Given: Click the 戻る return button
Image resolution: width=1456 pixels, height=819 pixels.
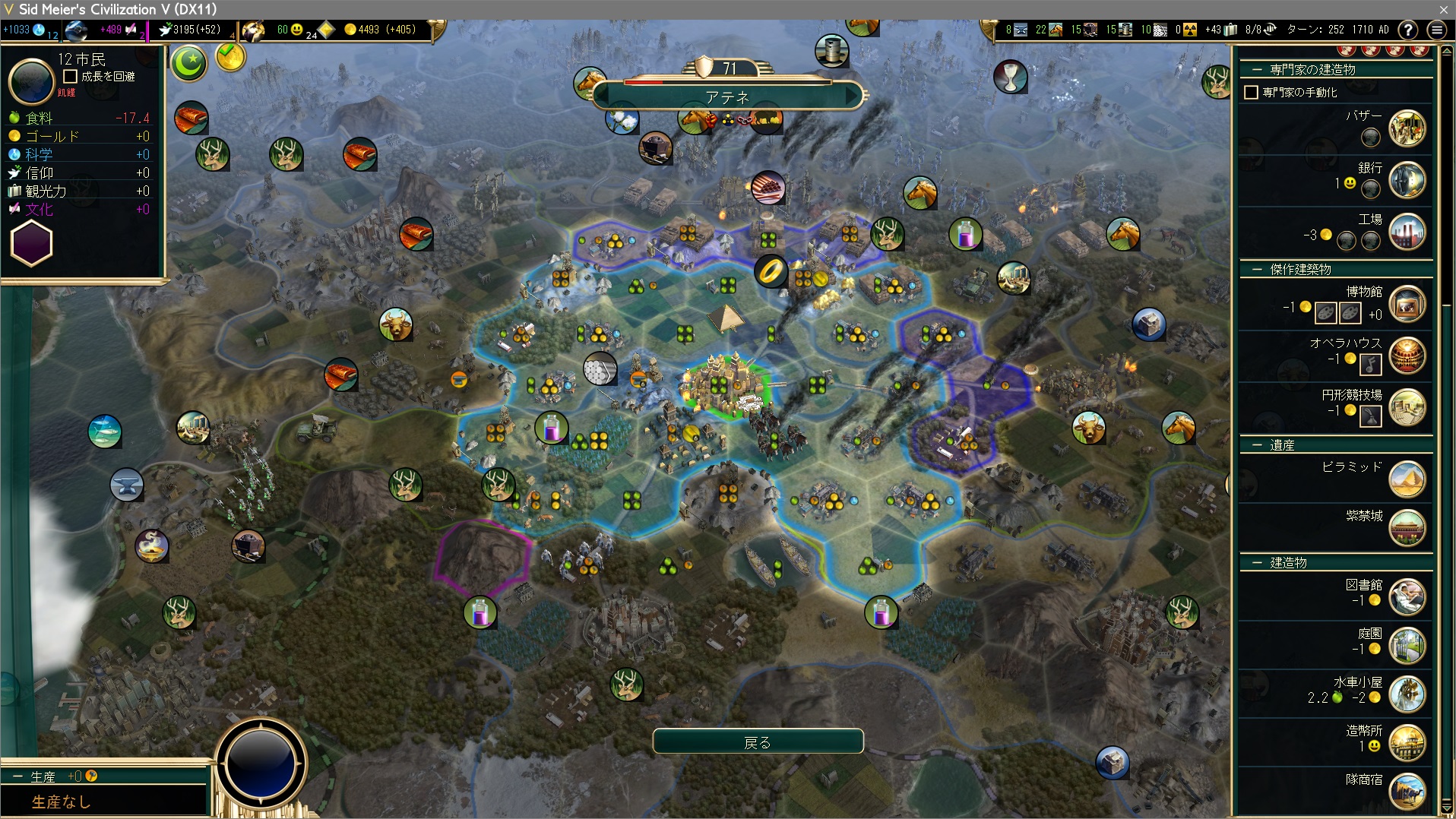Looking at the screenshot, I should 758,742.
